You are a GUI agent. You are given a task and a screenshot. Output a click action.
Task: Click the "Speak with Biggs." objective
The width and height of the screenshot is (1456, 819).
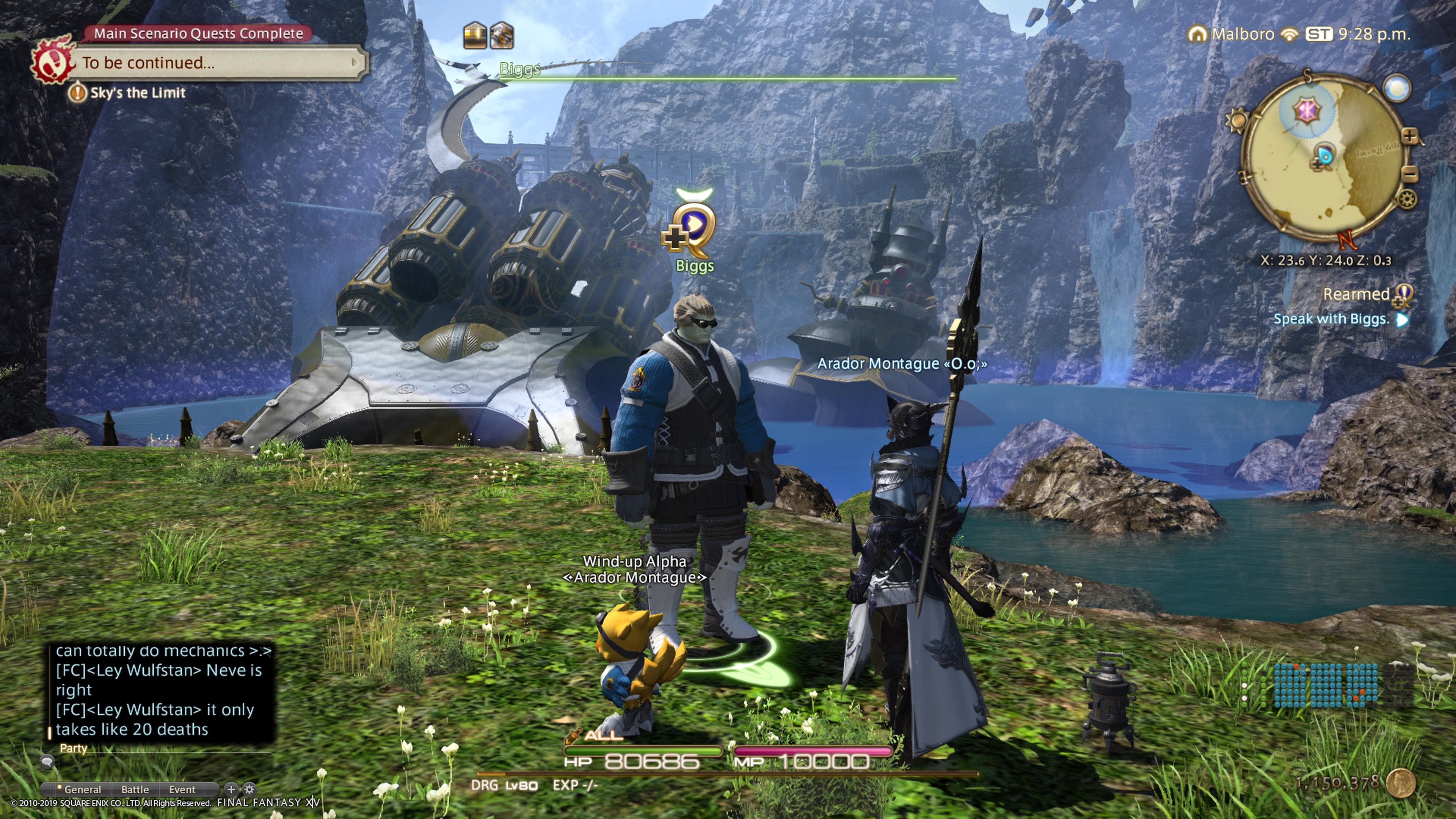tap(1330, 319)
